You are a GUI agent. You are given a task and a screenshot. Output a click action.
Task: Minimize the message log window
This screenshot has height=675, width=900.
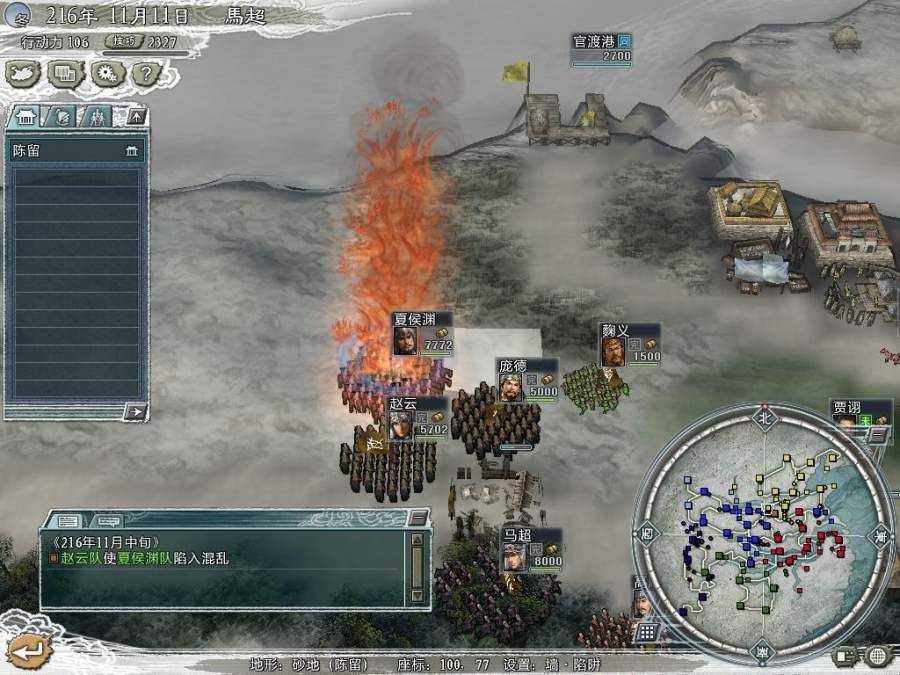pos(417,518)
